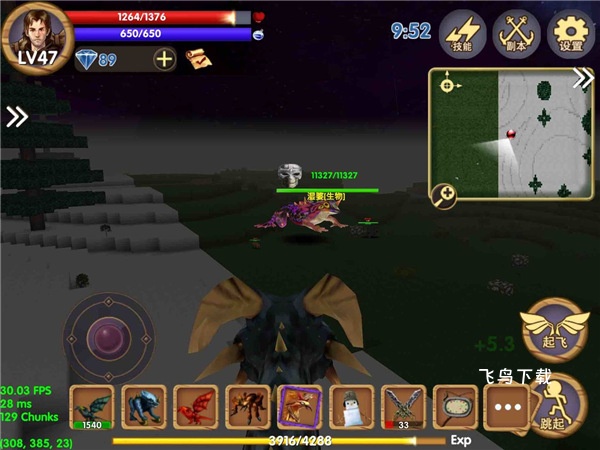
Task: Zoom the minimap with the magnifier
Action: [x=443, y=196]
